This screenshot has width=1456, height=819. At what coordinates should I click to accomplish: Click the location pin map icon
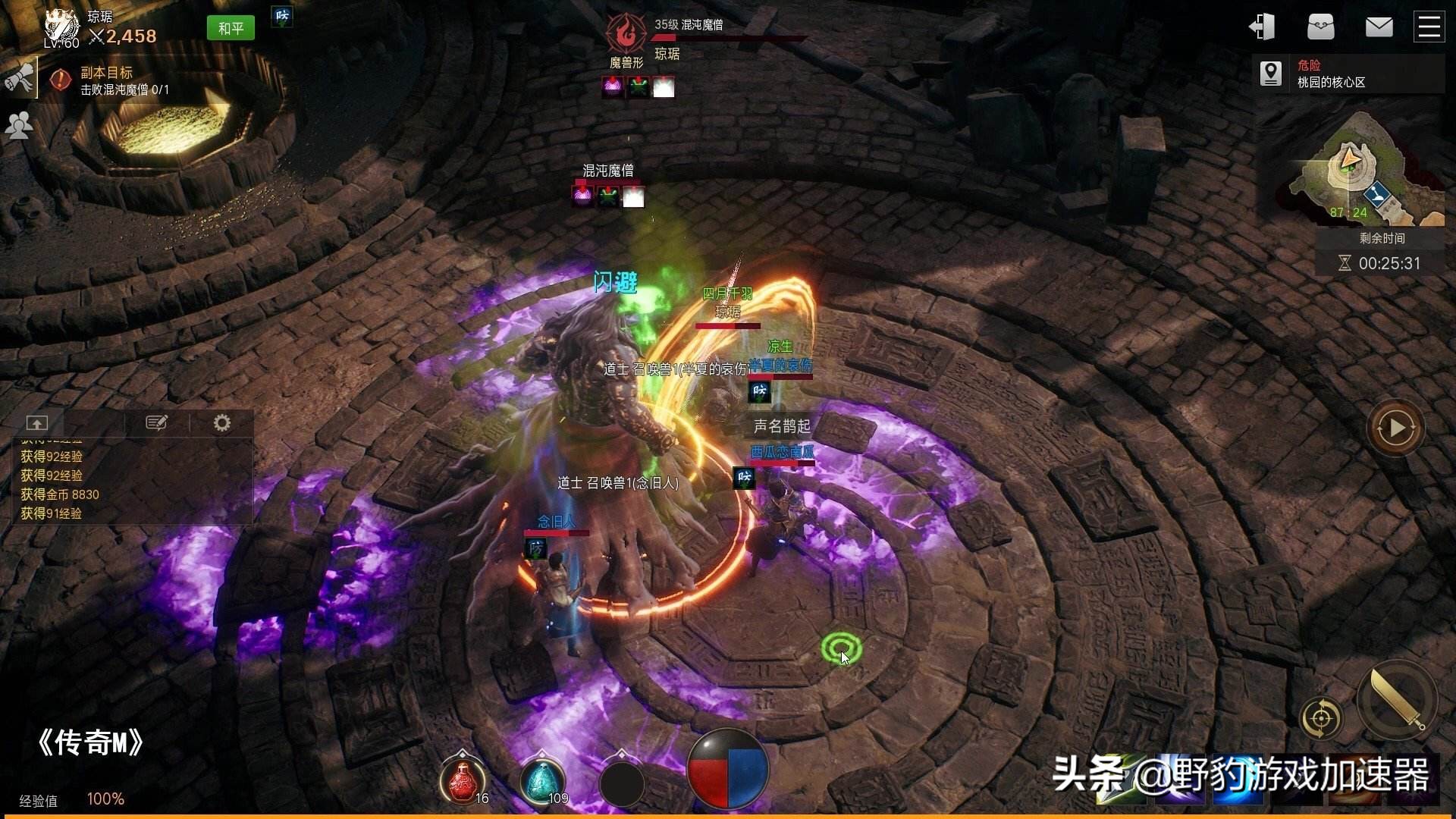click(1271, 74)
